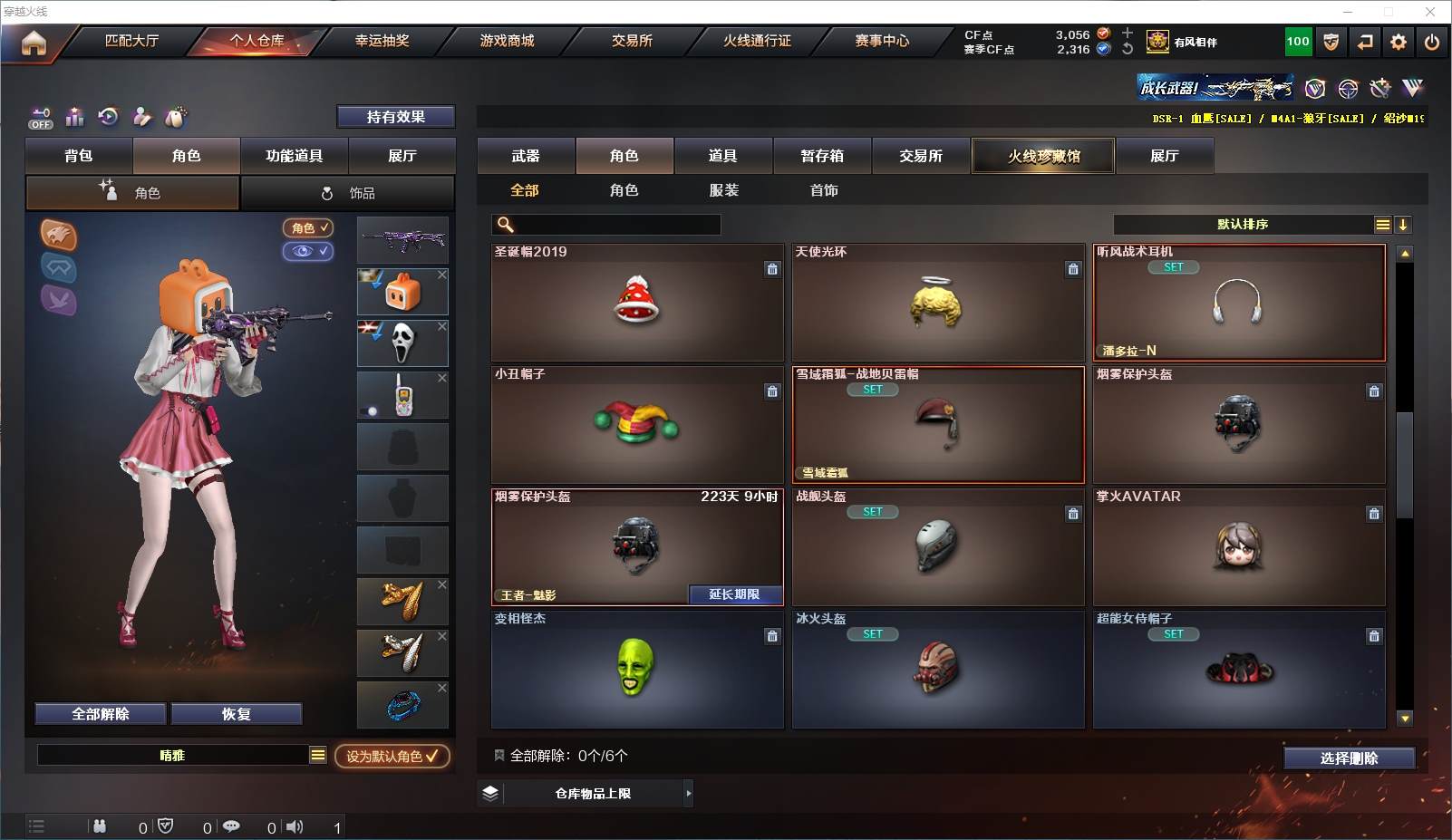Screen dimensions: 1452x840
Task: Toggle 设为默认角色 default character option
Action: [x=392, y=756]
